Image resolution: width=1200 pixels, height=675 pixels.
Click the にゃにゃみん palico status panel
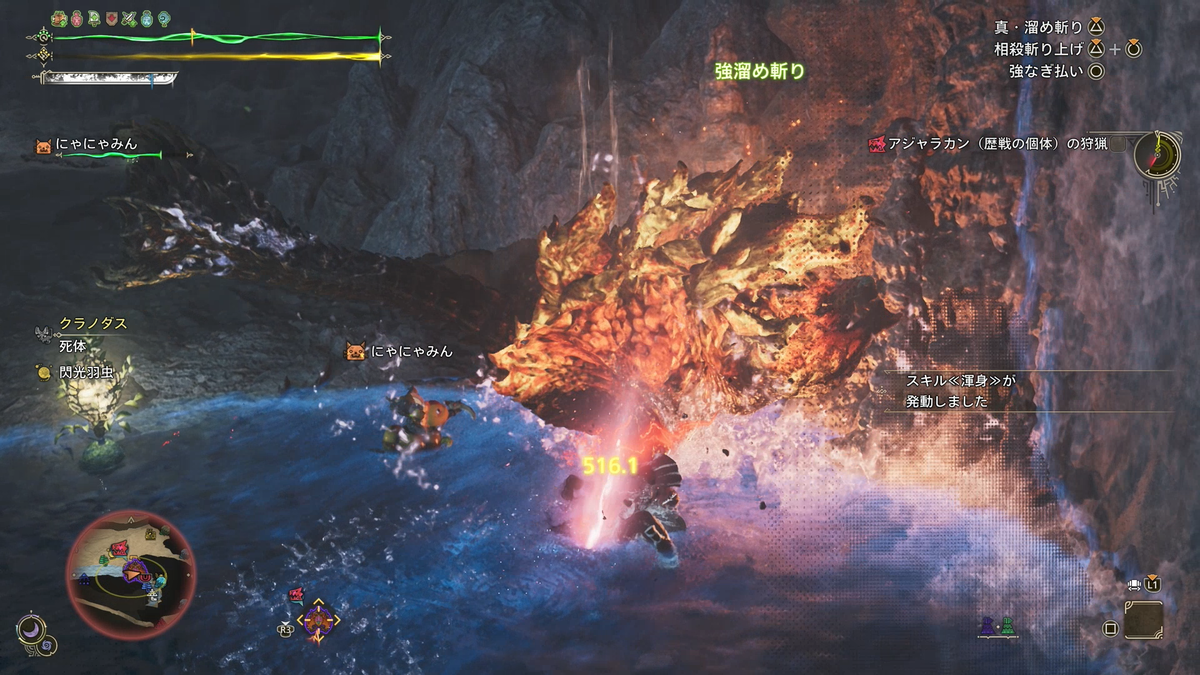click(98, 148)
